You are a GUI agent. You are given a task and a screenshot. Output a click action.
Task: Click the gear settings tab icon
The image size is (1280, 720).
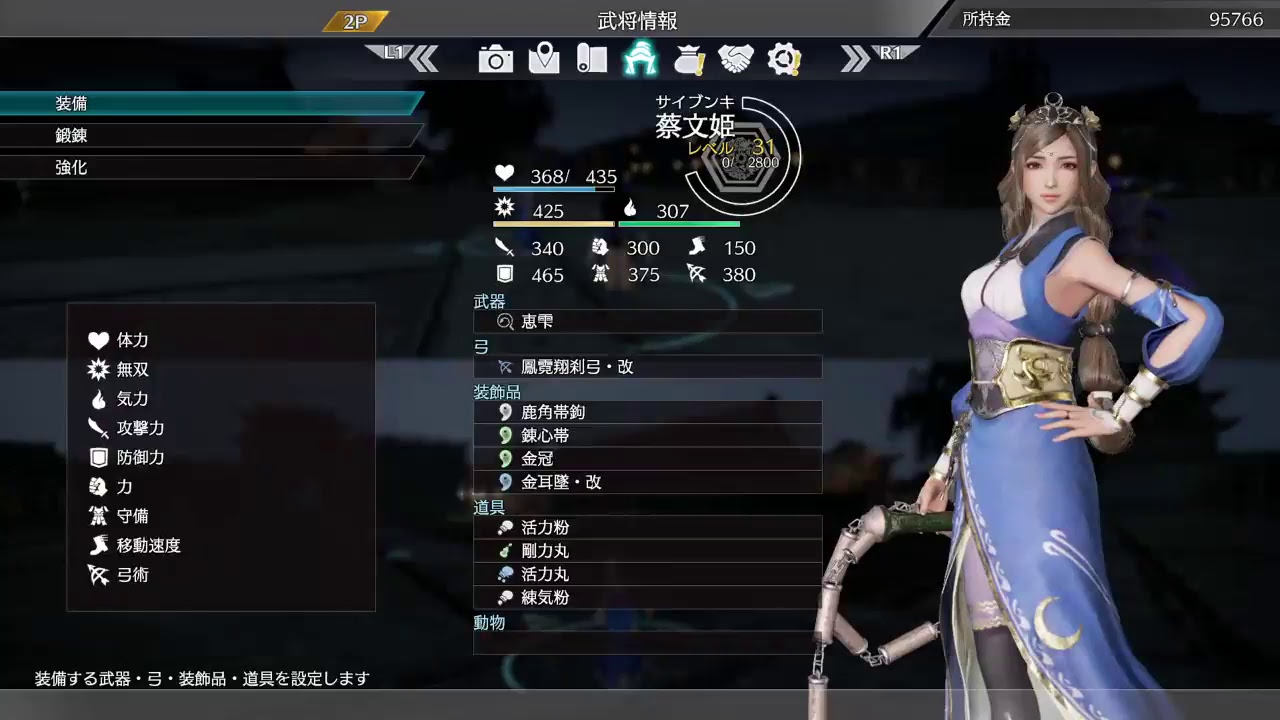click(785, 59)
